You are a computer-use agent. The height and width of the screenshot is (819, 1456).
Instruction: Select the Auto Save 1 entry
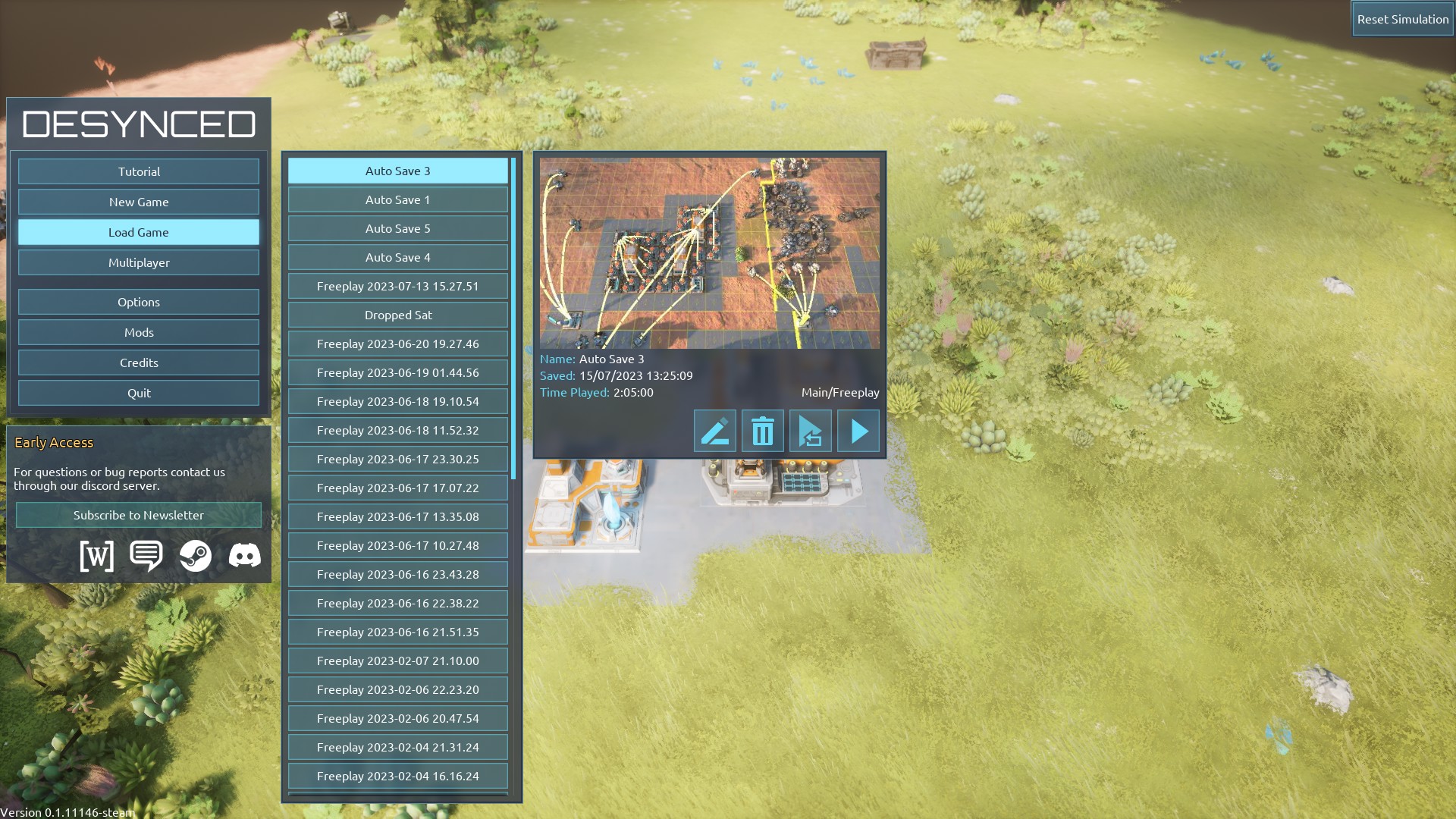pos(397,199)
